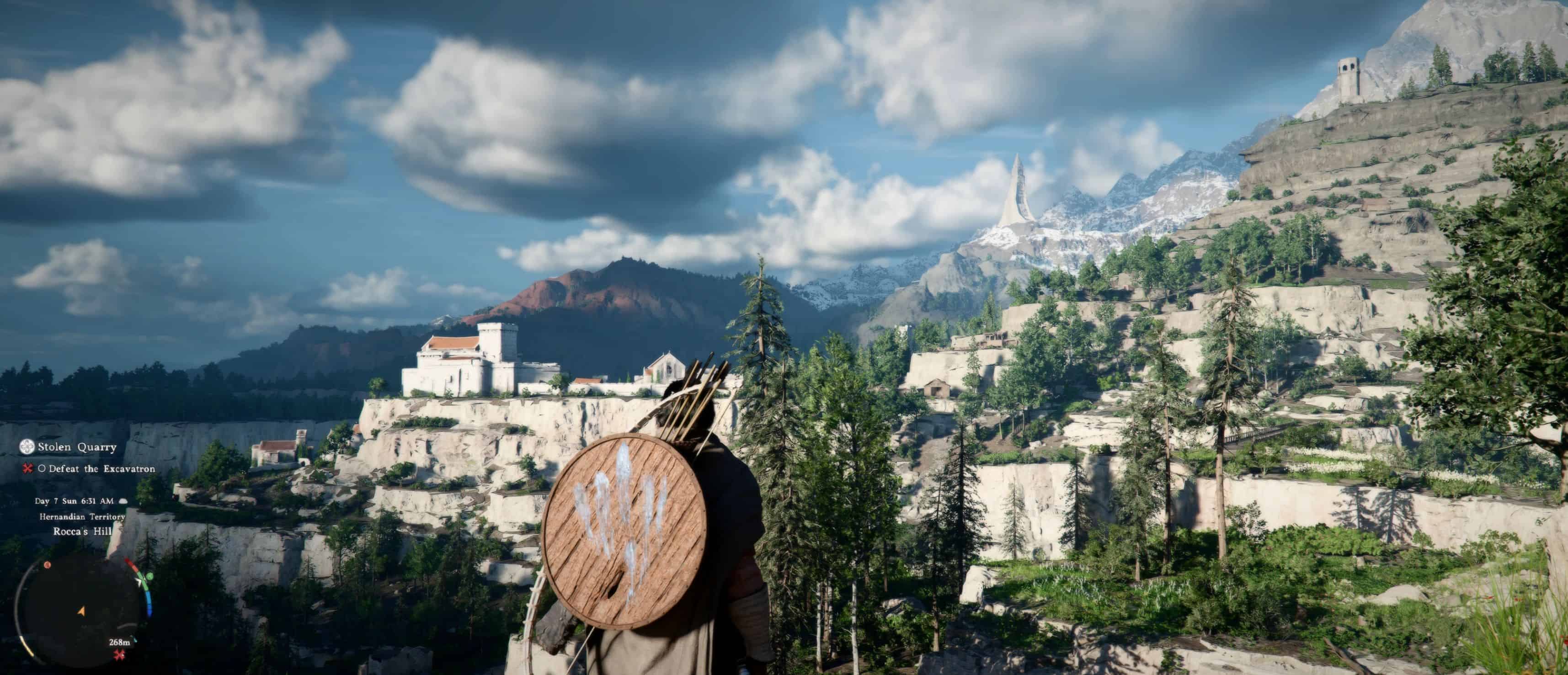Viewport: 1568px width, 675px height.
Task: Open the Rocca's Hill location label
Action: (x=82, y=531)
